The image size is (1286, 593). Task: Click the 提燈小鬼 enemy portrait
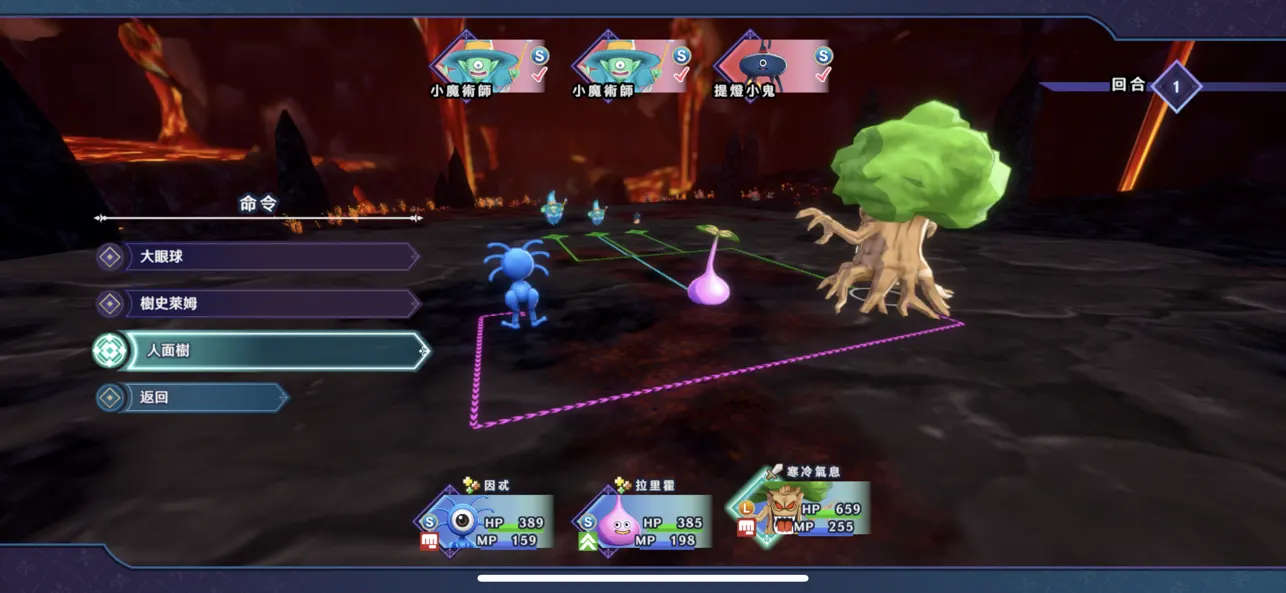773,67
